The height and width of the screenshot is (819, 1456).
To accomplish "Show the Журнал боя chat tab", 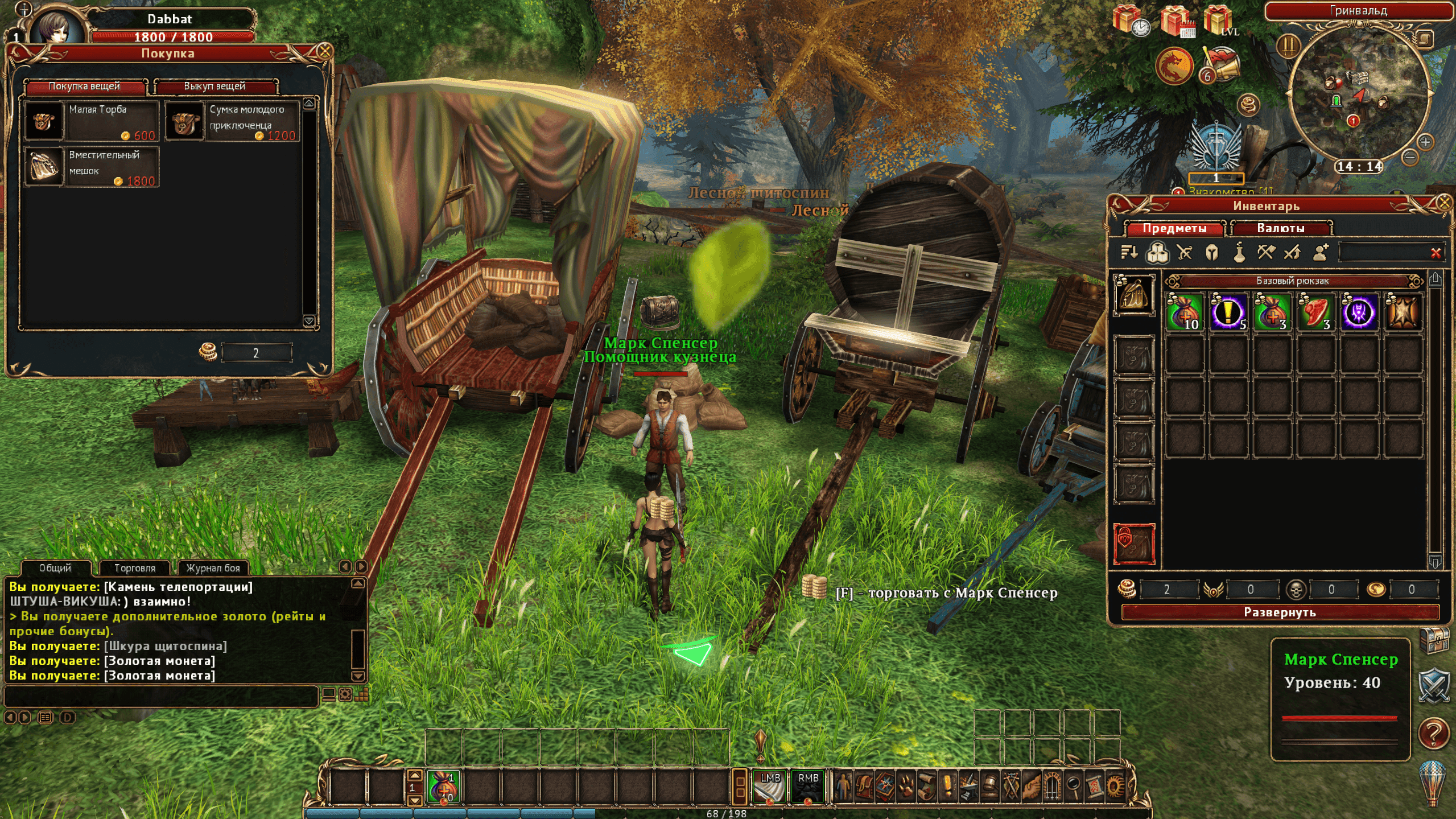I will (x=213, y=568).
